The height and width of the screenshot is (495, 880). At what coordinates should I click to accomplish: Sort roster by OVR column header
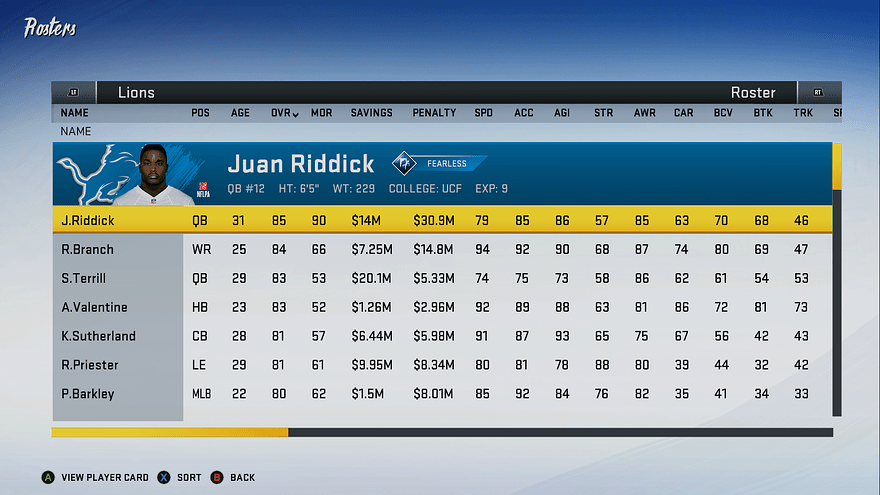coord(284,113)
